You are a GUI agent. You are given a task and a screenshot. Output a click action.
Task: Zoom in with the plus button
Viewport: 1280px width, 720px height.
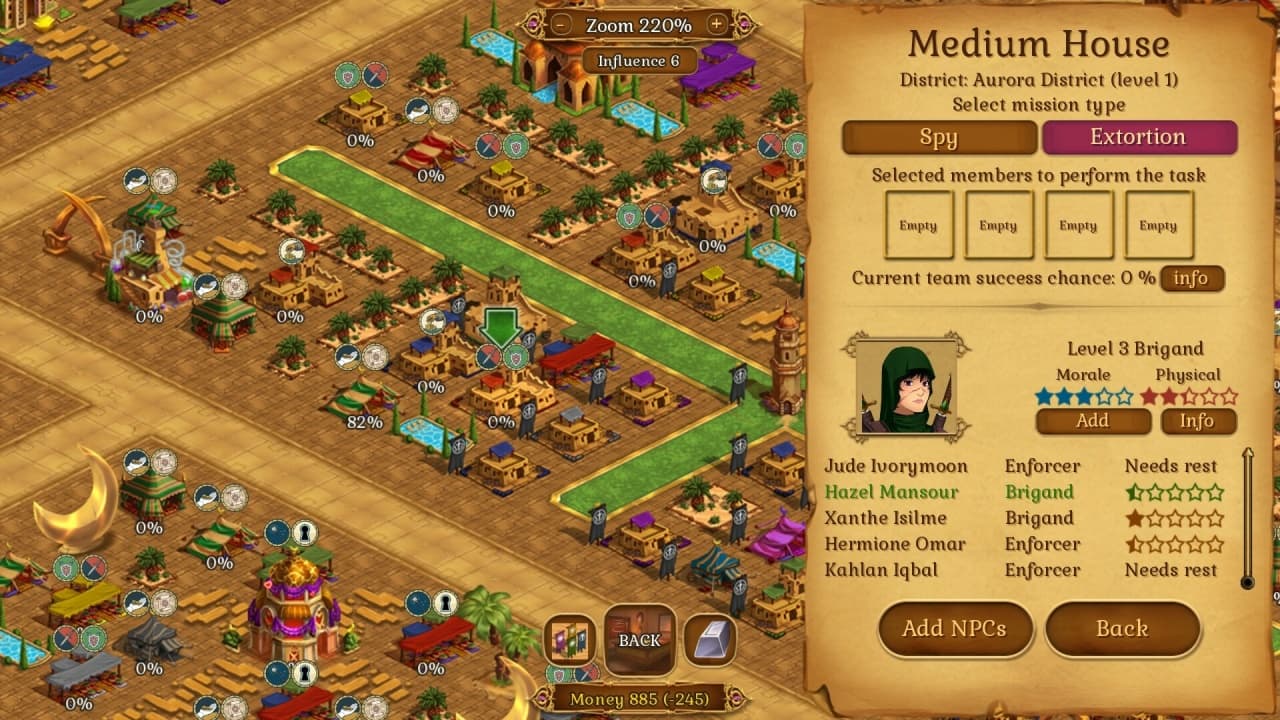pyautogui.click(x=716, y=24)
